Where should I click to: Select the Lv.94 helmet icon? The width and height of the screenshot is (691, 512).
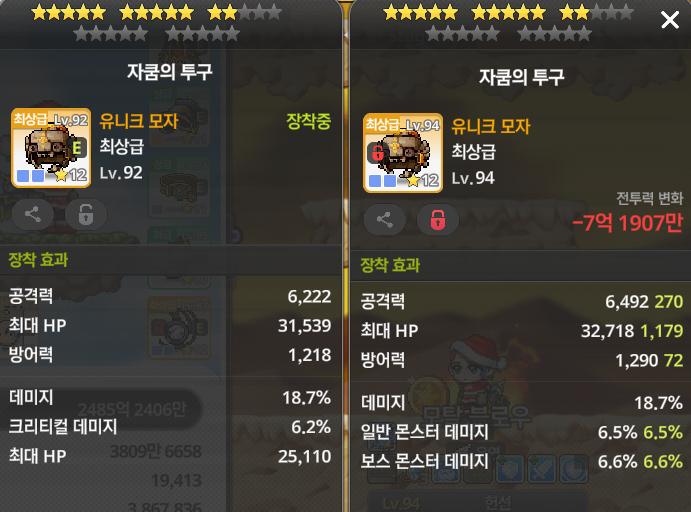[x=402, y=153]
